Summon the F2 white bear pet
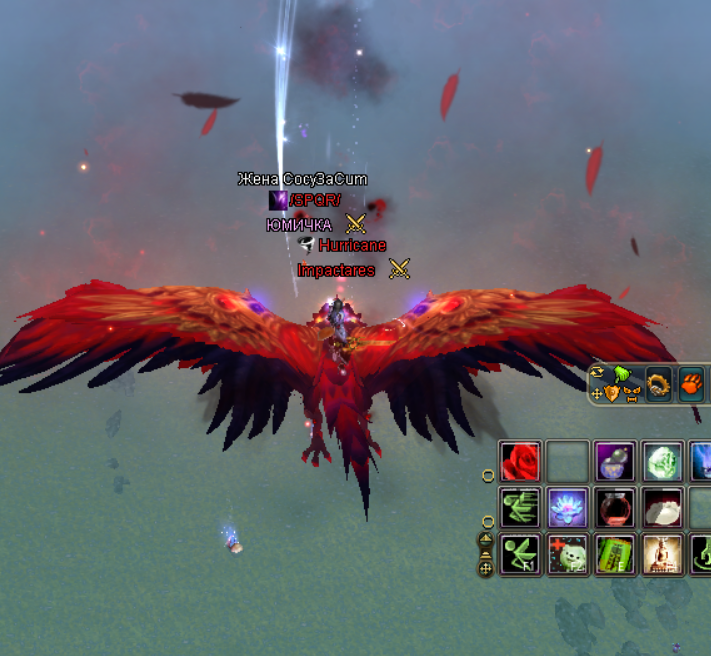Viewport: 711px width, 656px height. tap(567, 554)
